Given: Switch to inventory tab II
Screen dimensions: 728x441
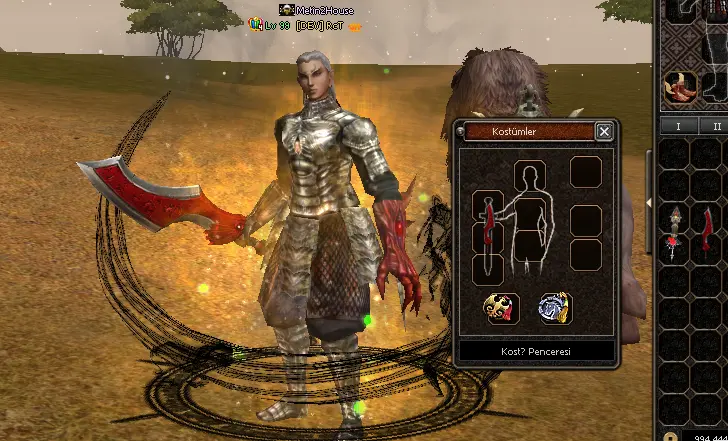Looking at the screenshot, I should coord(716,127).
